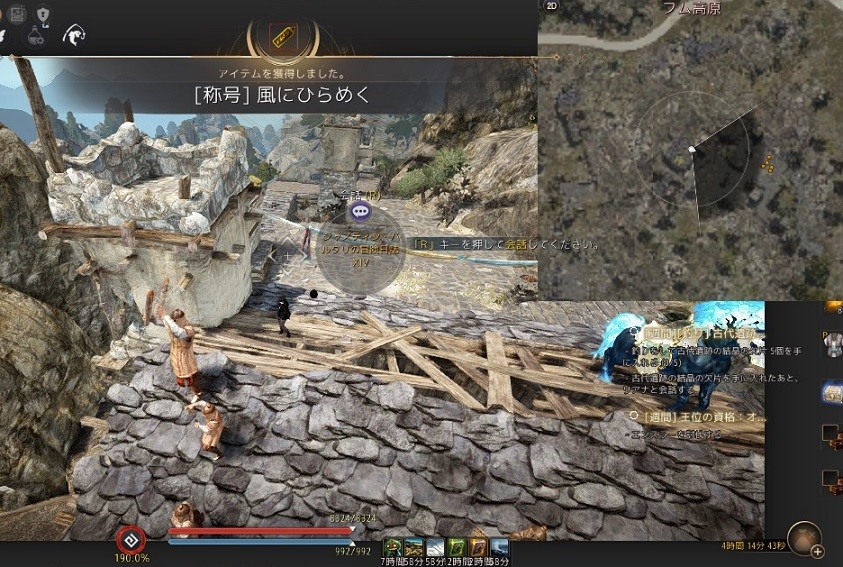Select the orange scroll buff icon
This screenshot has height=567, width=843.
click(477, 547)
